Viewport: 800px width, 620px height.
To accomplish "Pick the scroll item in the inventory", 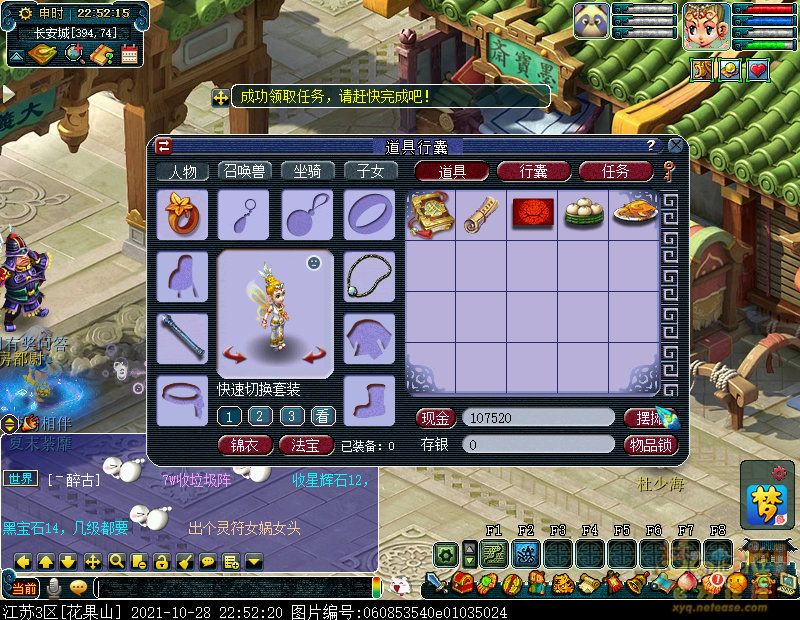I will 481,214.
